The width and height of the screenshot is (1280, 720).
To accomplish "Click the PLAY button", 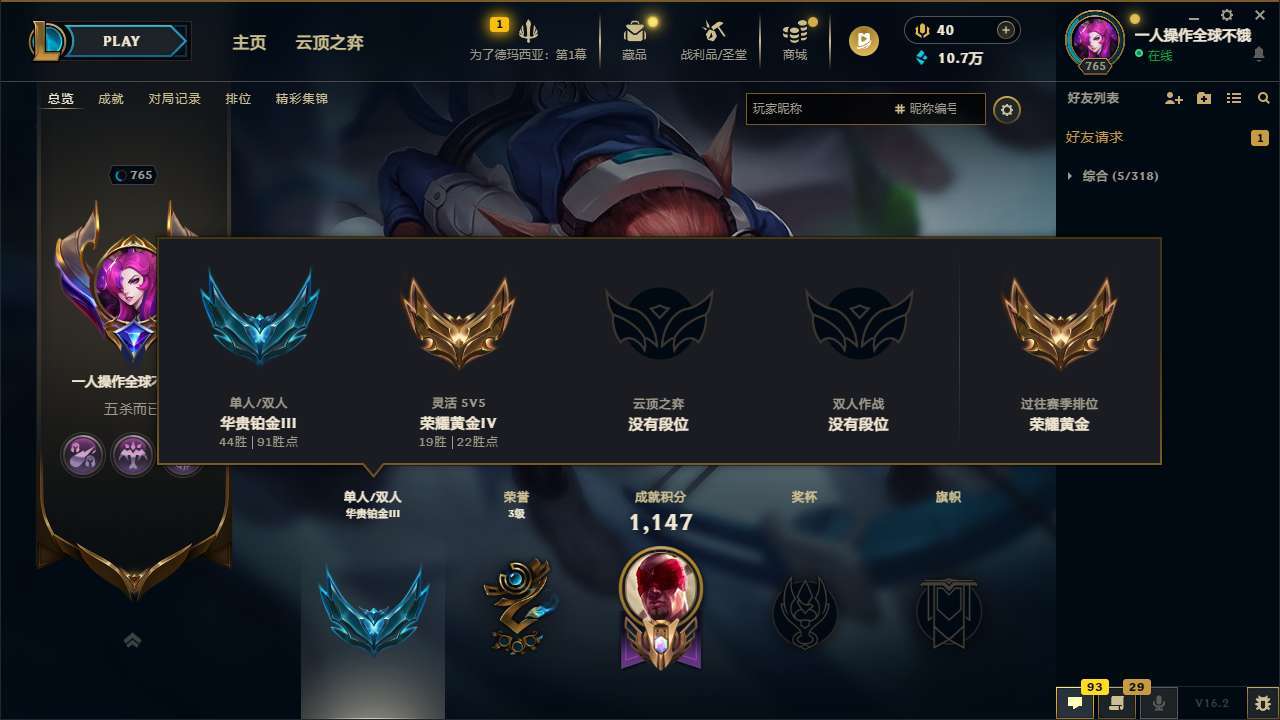I will [122, 41].
